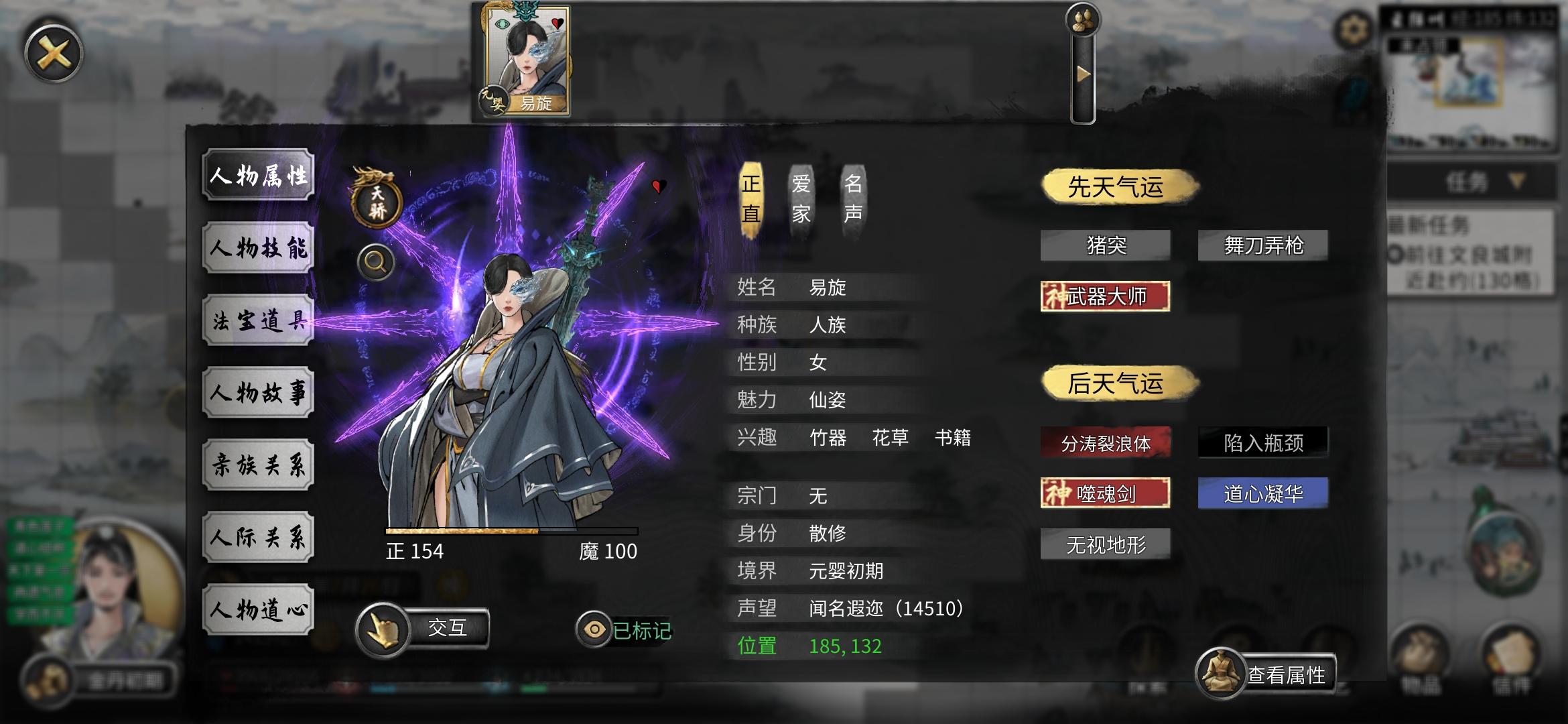Expand the 武器大师 innate fortune entry

point(1106,297)
